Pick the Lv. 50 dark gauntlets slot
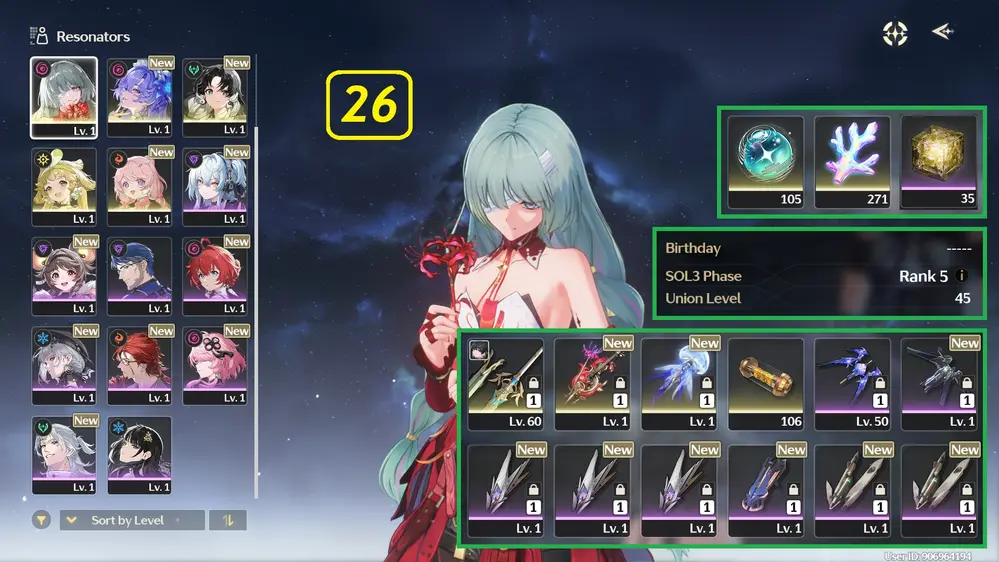 [852, 383]
